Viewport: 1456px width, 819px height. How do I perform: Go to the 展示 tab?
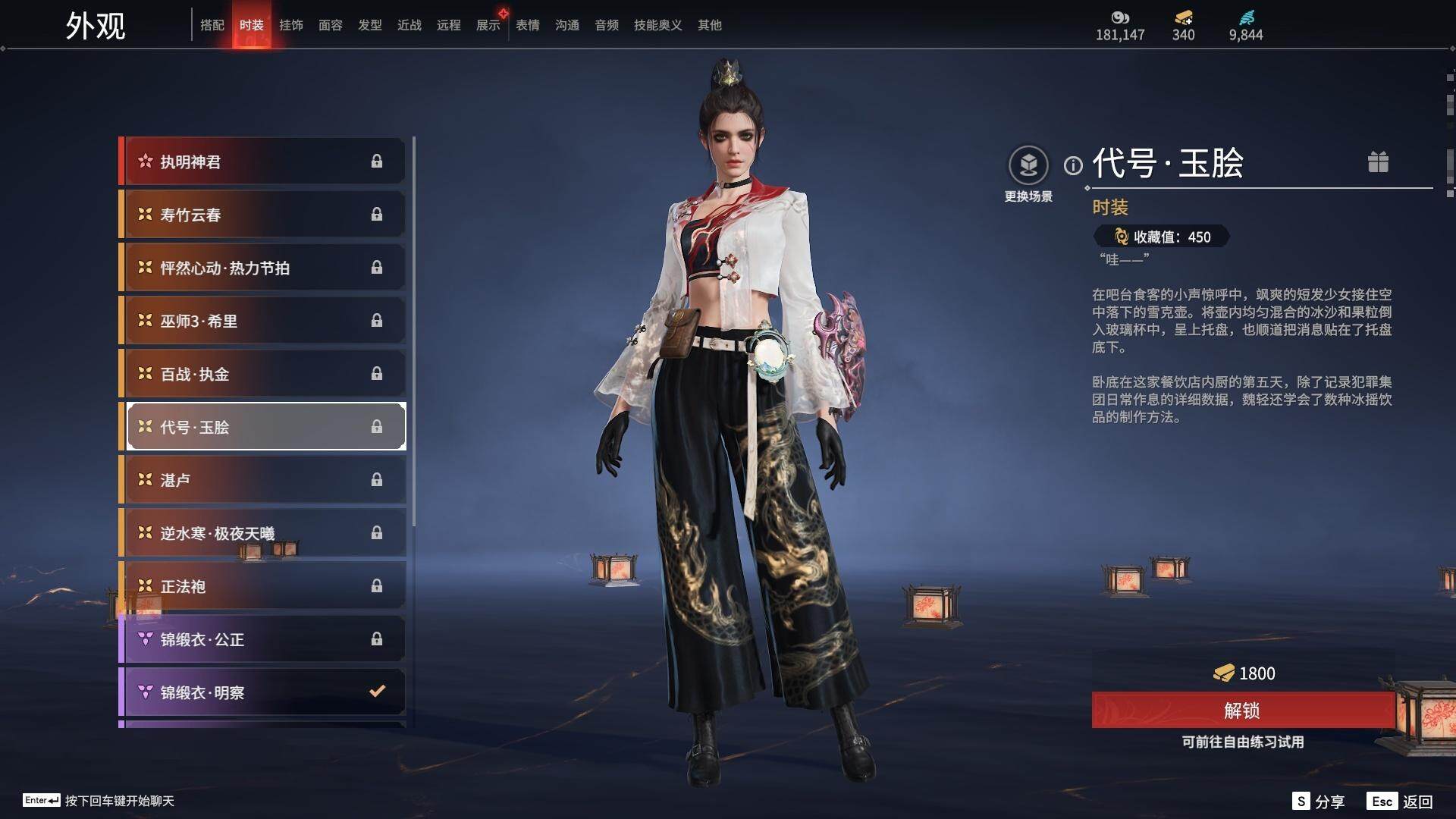coord(488,25)
